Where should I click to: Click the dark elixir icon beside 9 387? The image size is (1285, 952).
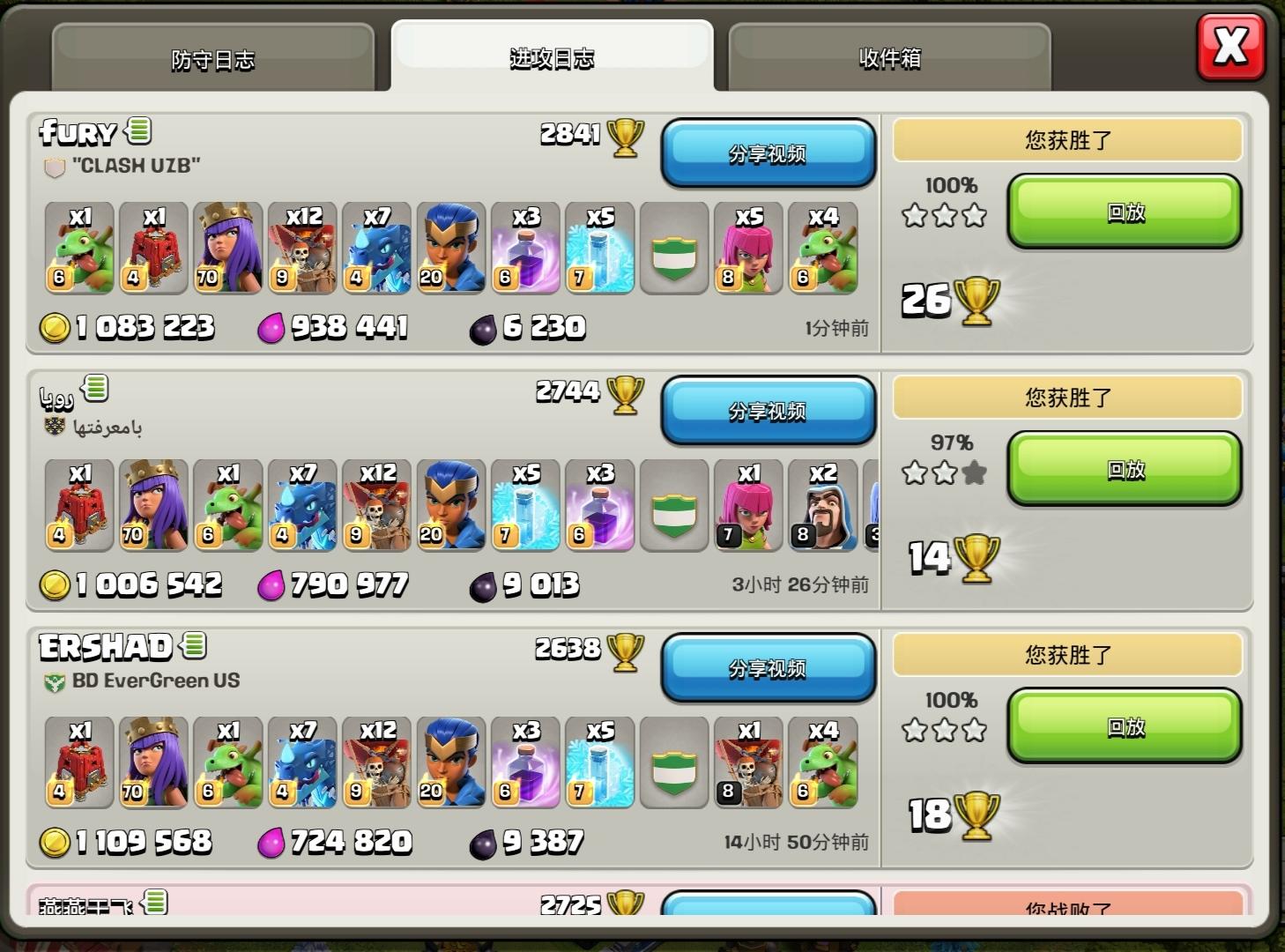(483, 842)
